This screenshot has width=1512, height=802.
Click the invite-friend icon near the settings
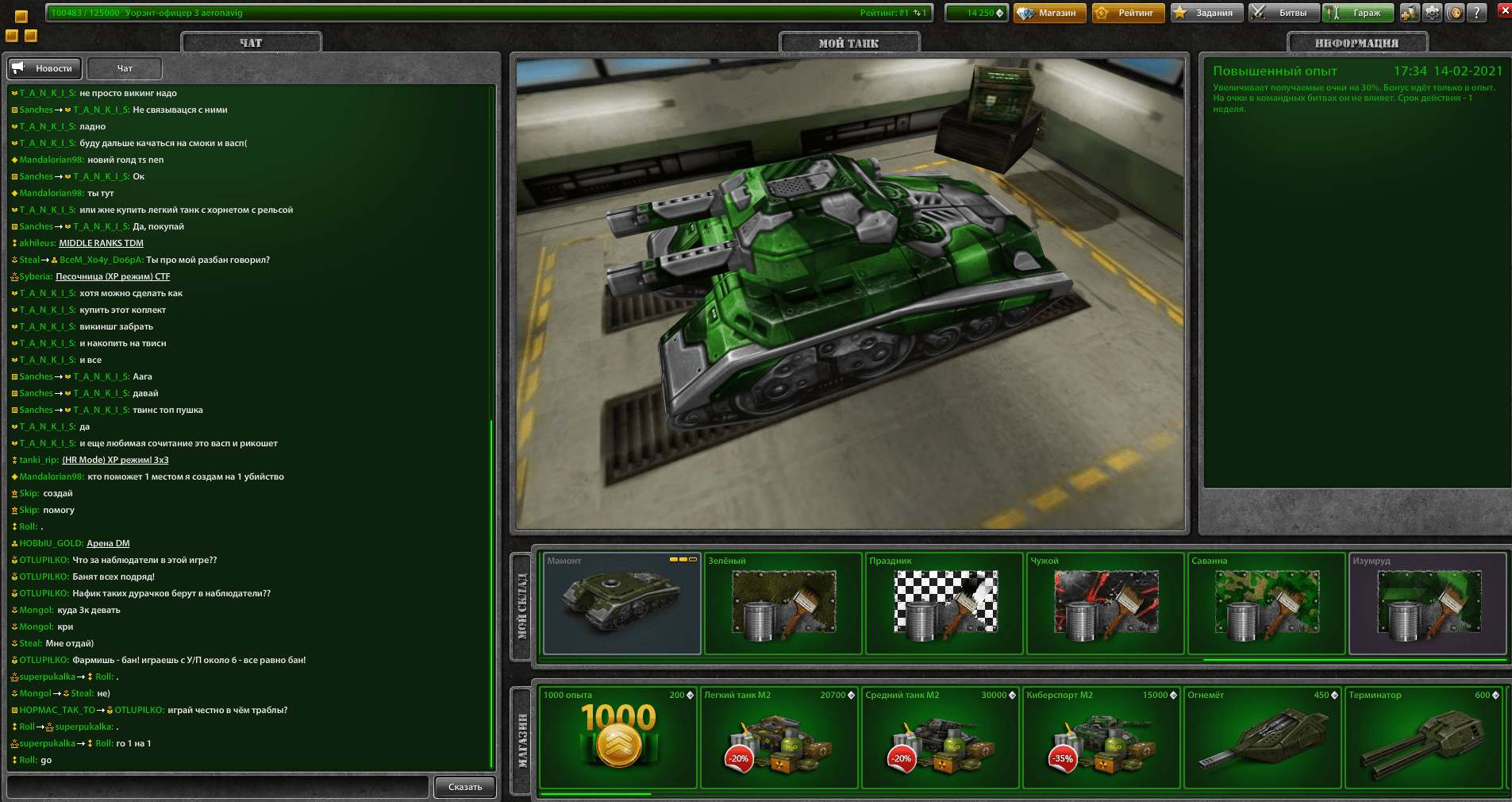tap(1410, 13)
